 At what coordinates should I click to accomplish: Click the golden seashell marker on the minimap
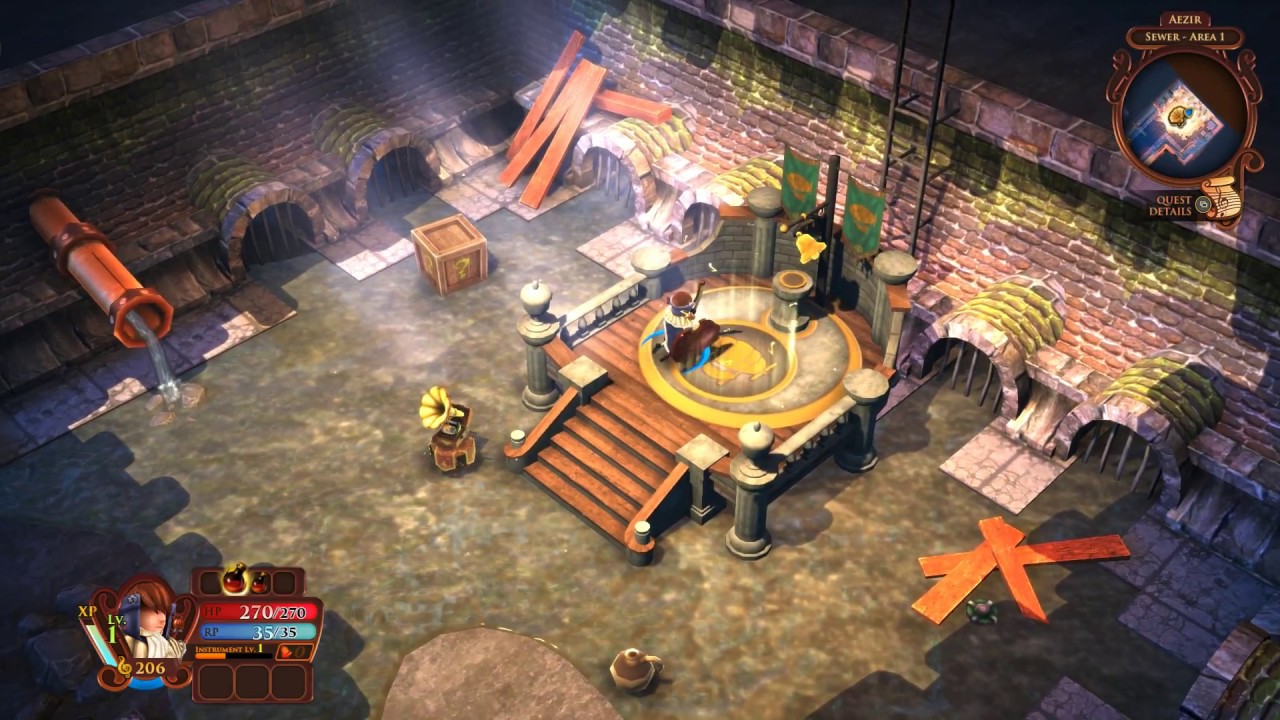coord(1179,115)
